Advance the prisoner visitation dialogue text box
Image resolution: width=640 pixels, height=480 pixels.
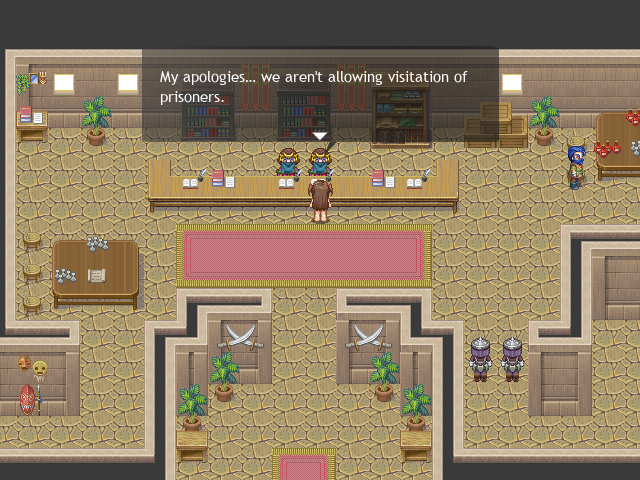320,88
